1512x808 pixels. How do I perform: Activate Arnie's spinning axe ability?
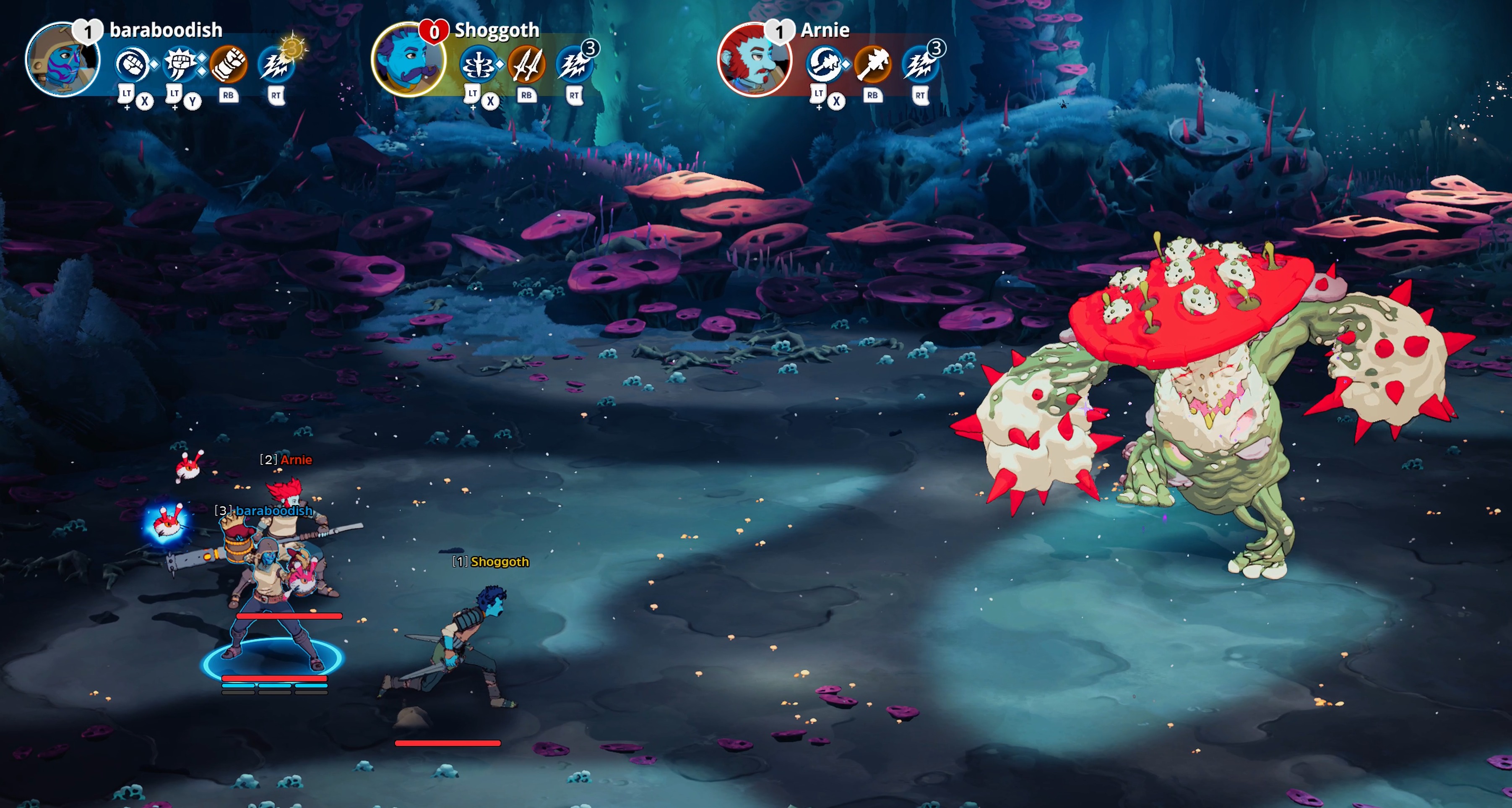coord(823,65)
